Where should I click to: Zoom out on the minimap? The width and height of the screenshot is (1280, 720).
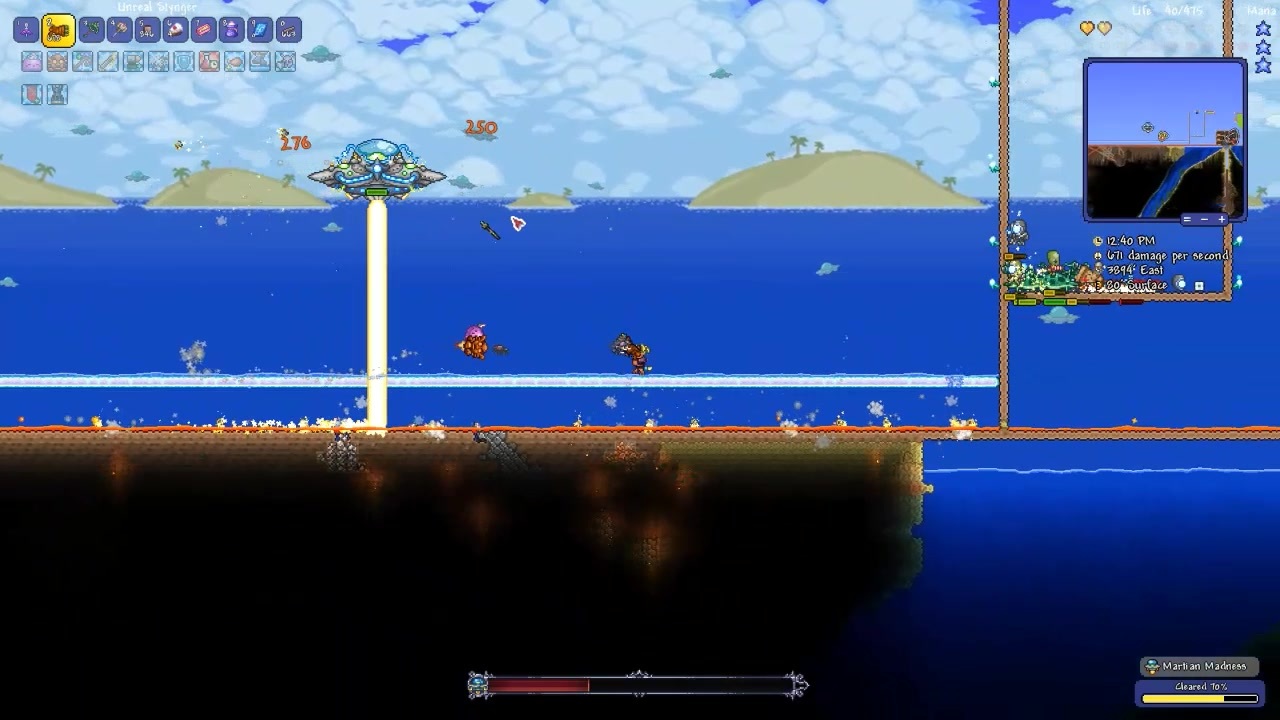tap(1205, 219)
